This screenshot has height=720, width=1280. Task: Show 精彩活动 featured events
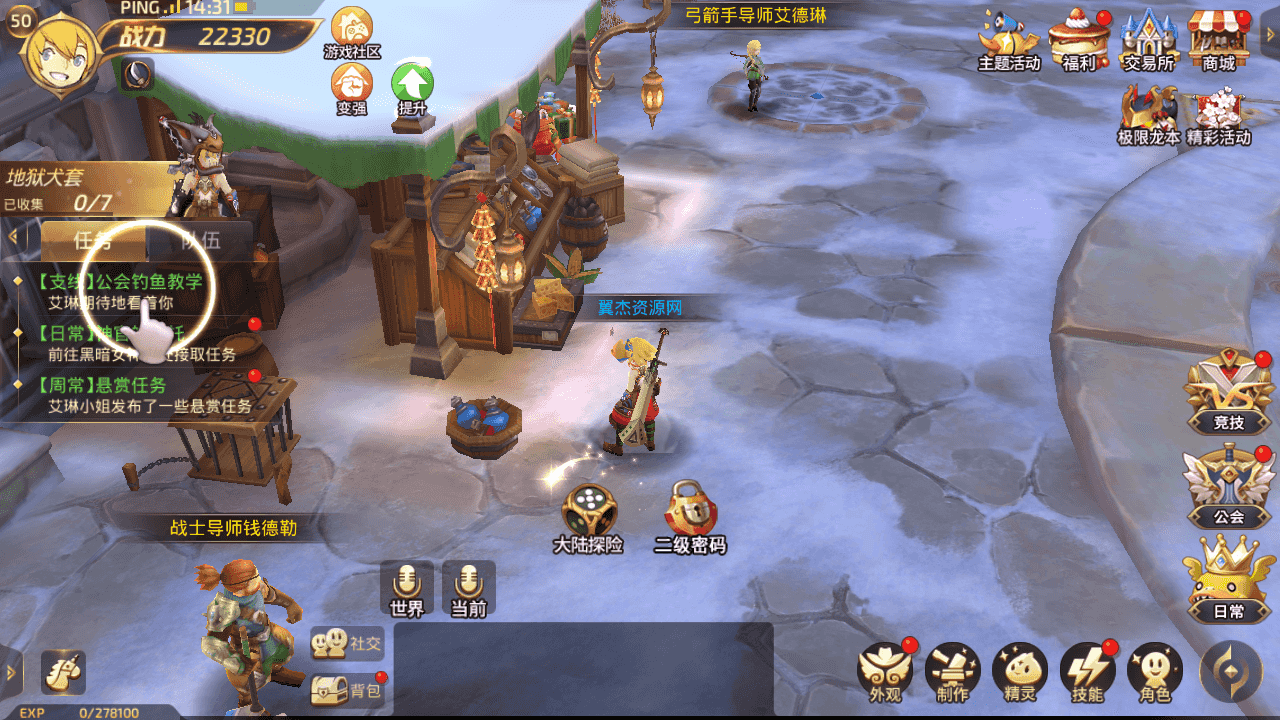tap(1219, 115)
